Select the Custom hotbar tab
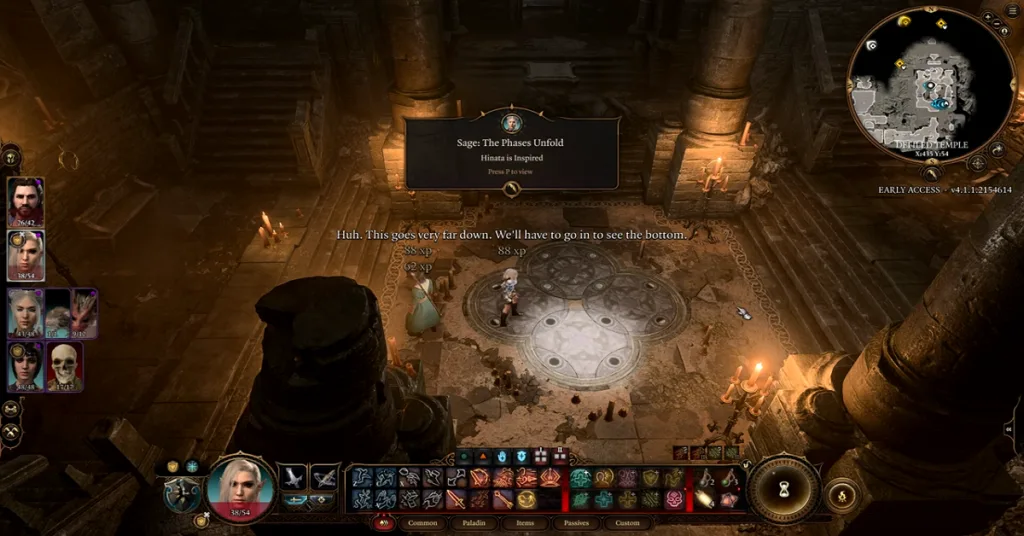 (629, 523)
